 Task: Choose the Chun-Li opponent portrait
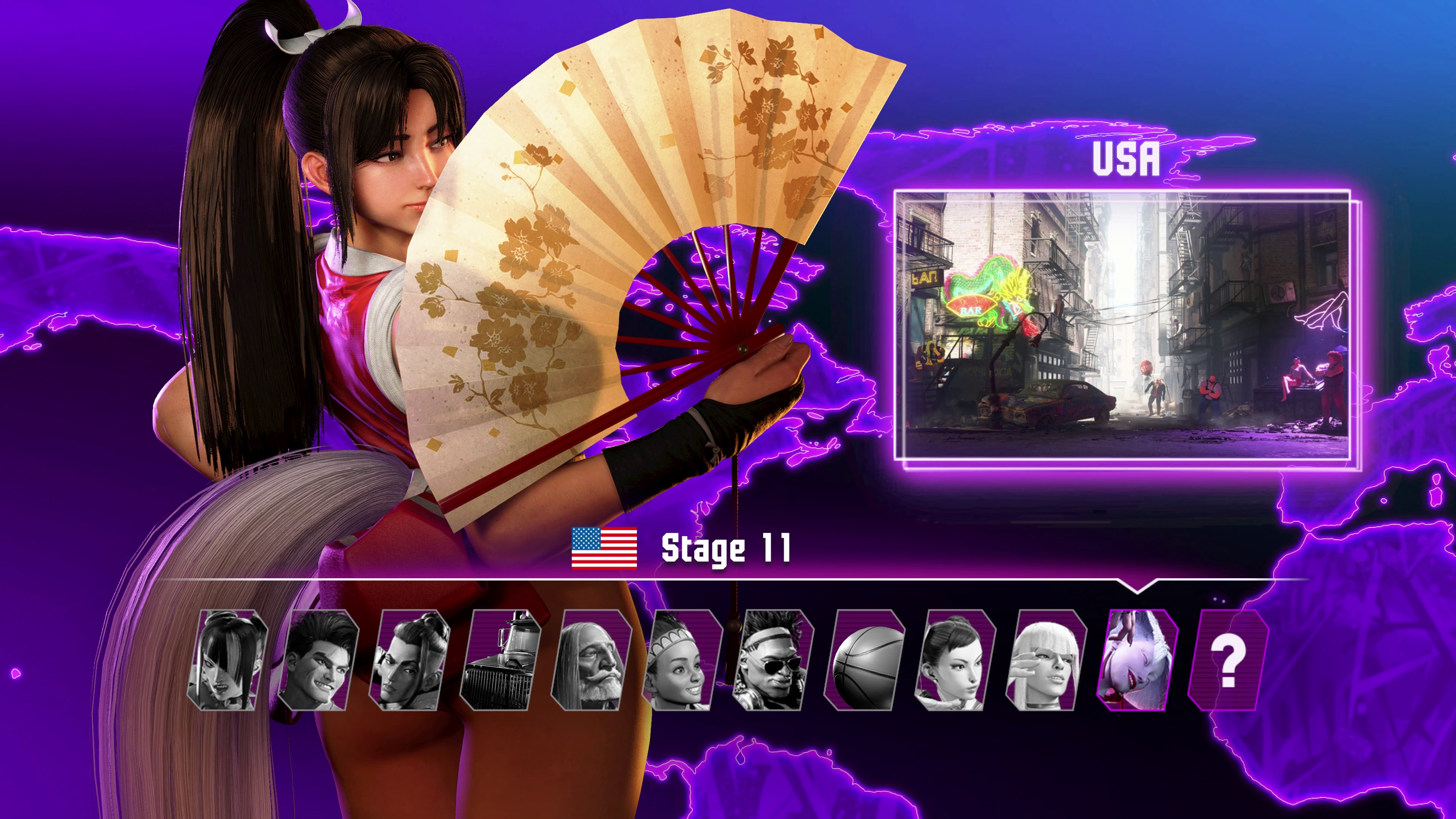(x=955, y=660)
